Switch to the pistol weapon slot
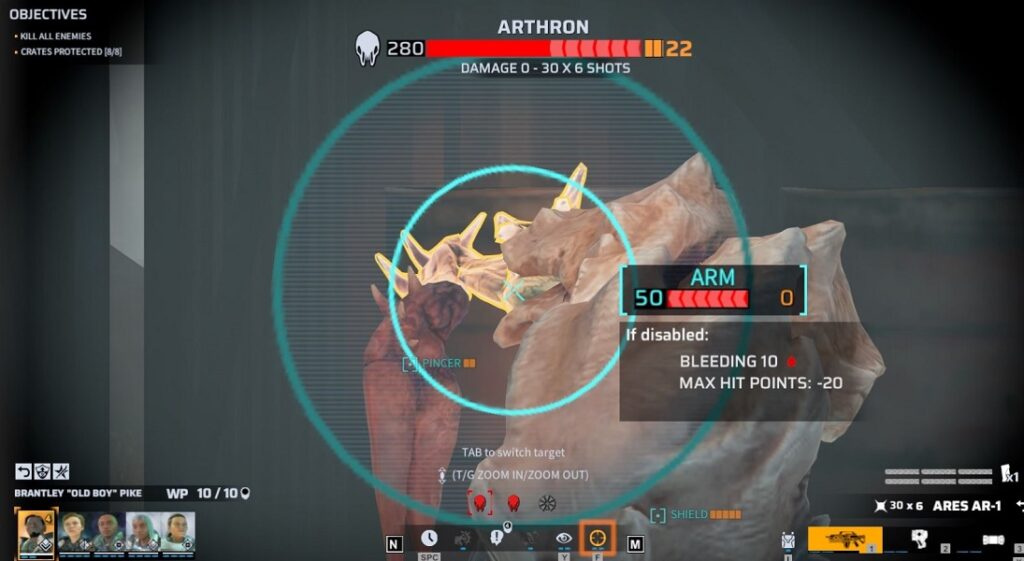This screenshot has width=1024, height=561. pos(919,538)
